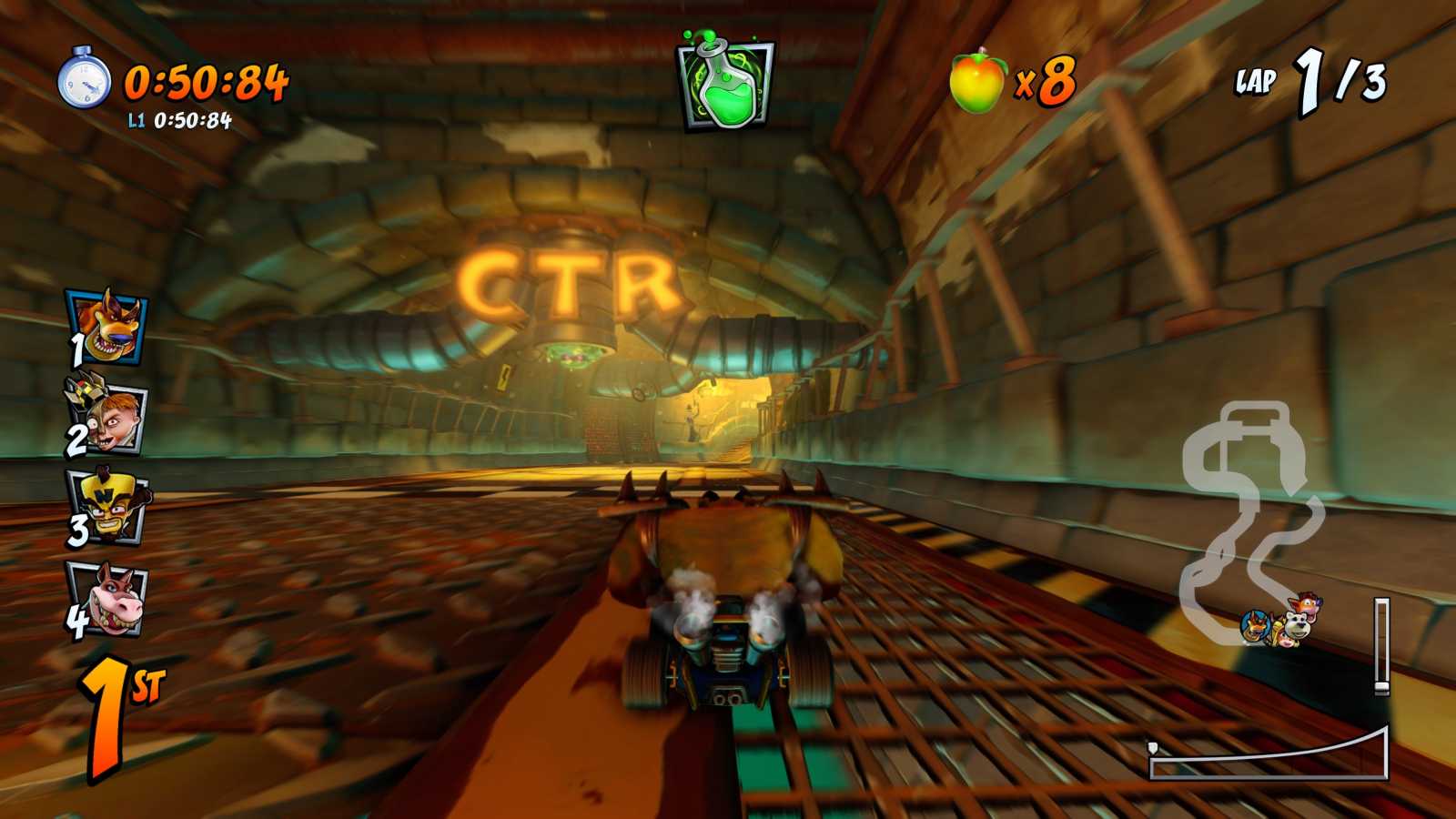This screenshot has width=1456, height=819.
Task: Select the blue racer marker on the minimap
Action: 1256,625
